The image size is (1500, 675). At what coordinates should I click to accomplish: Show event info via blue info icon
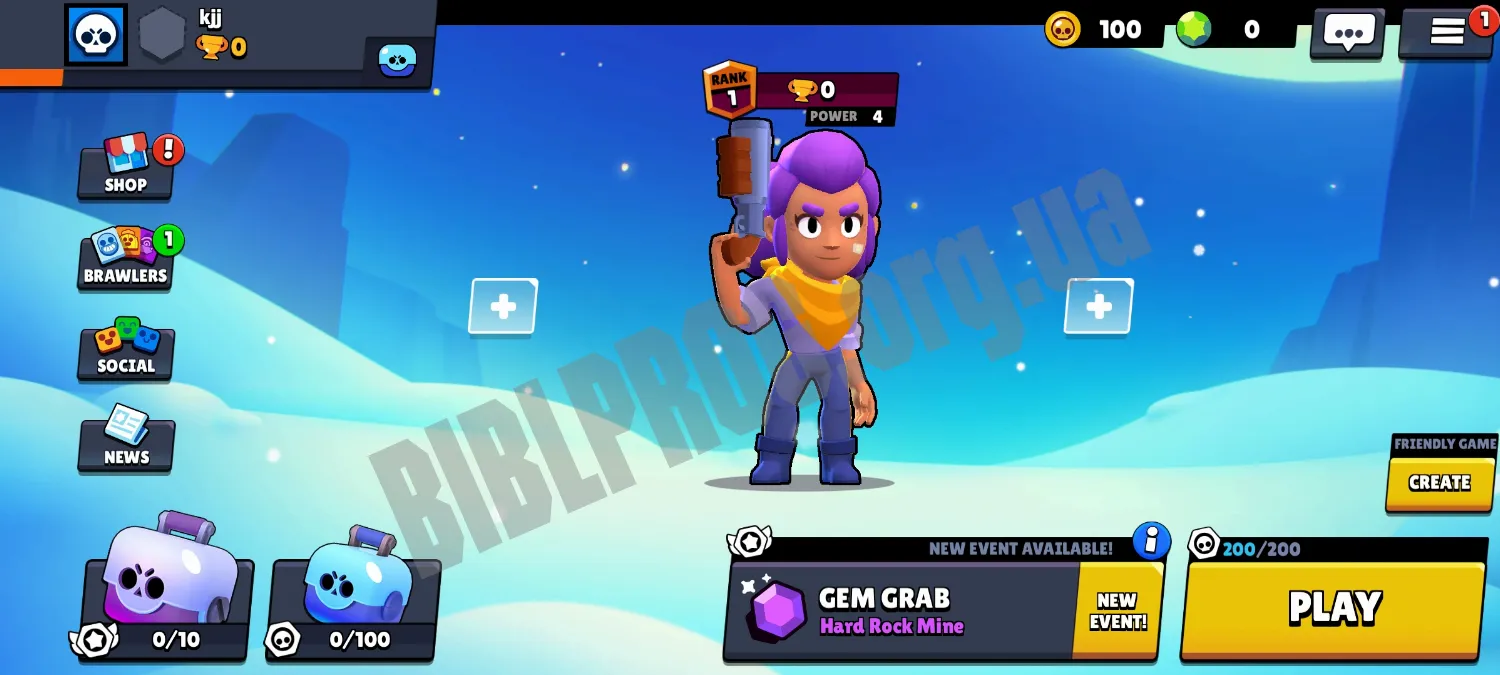(x=1151, y=541)
